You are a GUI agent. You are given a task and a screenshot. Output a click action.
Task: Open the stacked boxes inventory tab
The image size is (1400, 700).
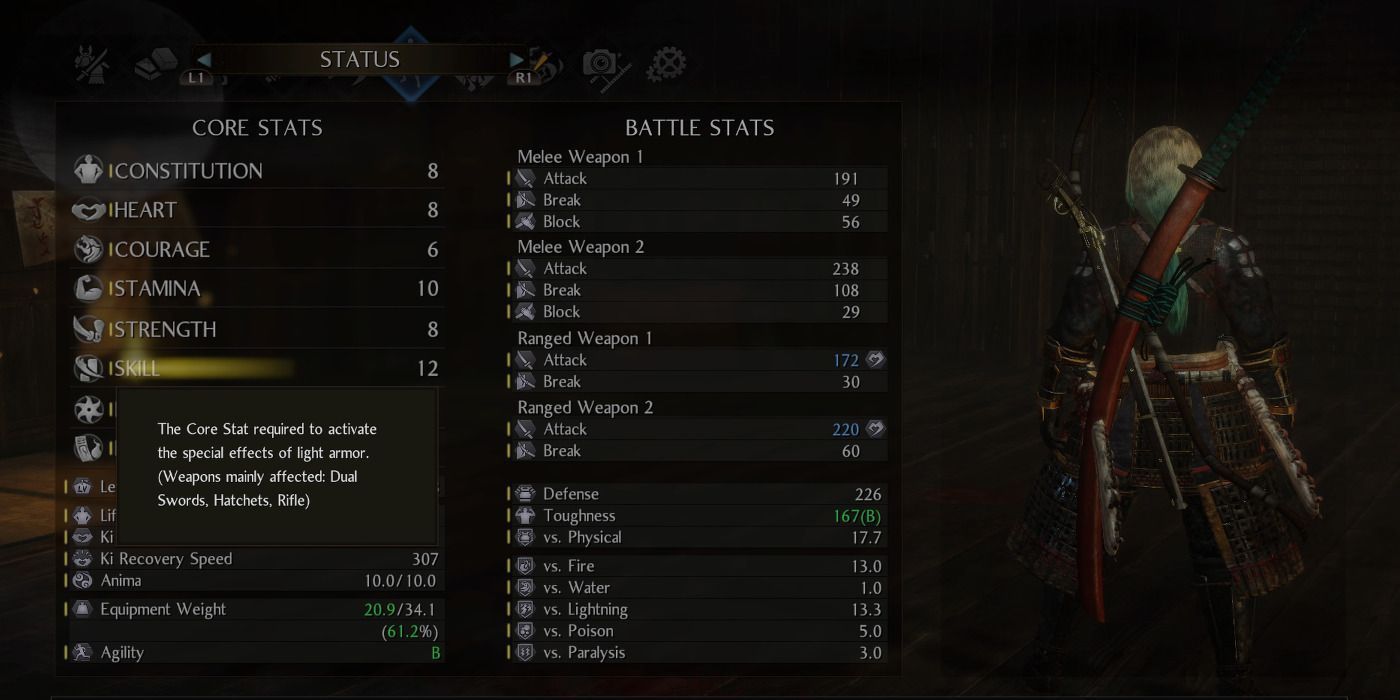click(155, 64)
